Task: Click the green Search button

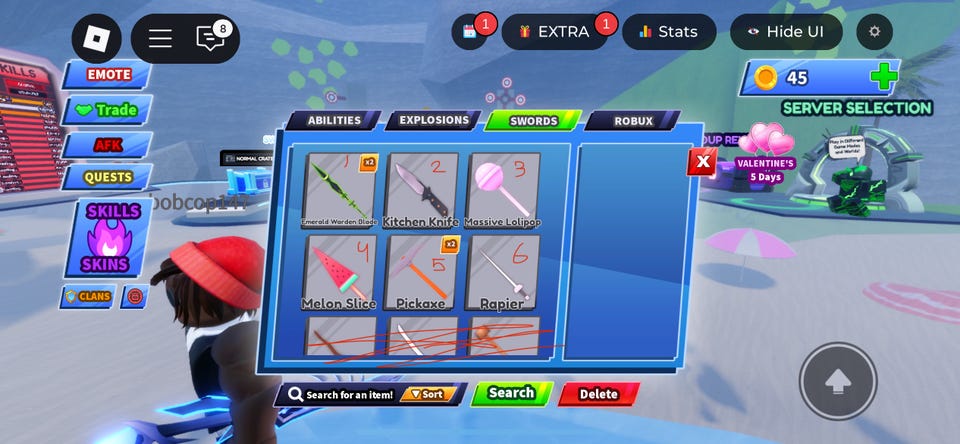Action: [511, 393]
